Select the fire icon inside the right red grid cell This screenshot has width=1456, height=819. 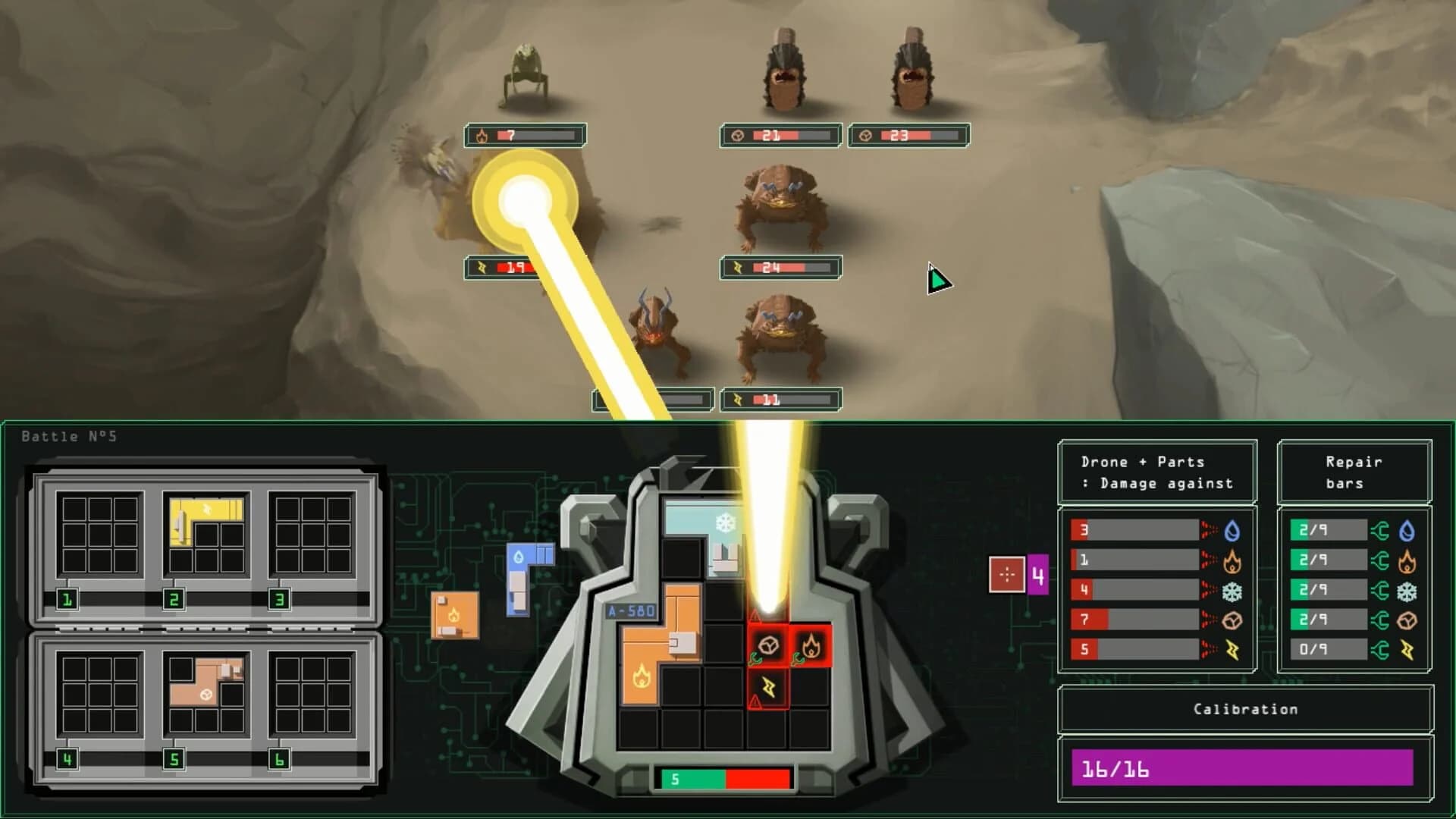coord(812,645)
